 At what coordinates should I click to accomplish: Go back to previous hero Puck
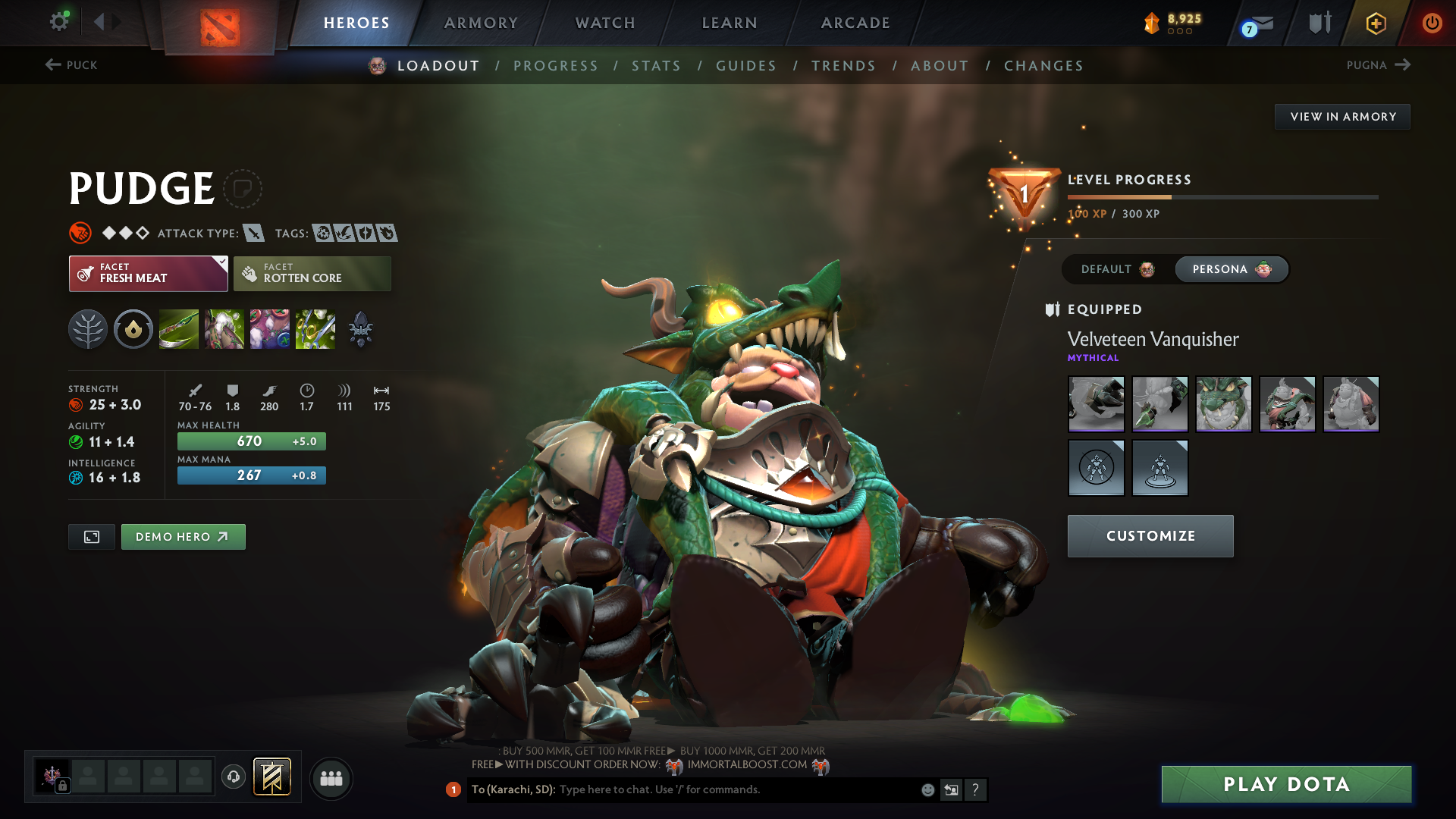click(x=71, y=65)
